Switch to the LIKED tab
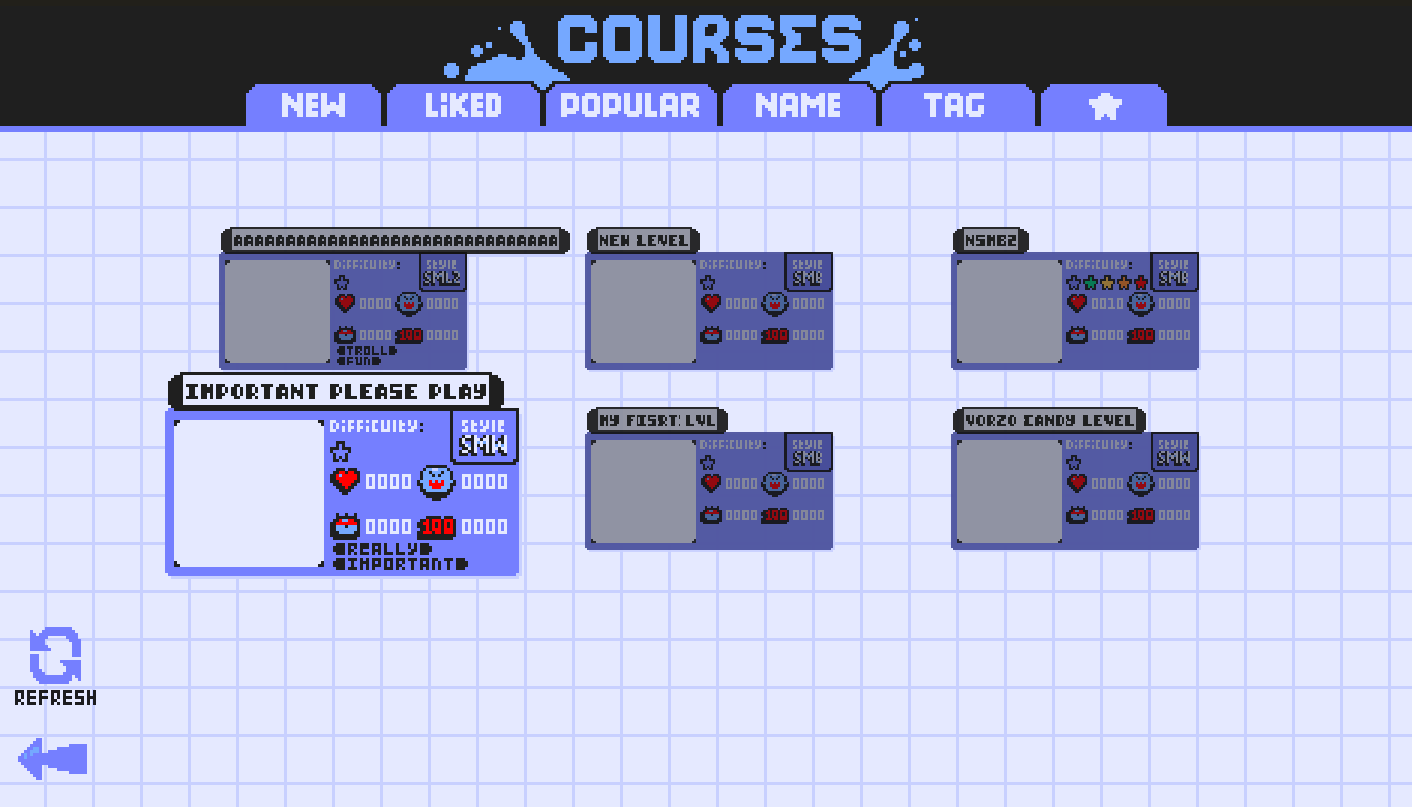The width and height of the screenshot is (1412, 807). pos(461,105)
